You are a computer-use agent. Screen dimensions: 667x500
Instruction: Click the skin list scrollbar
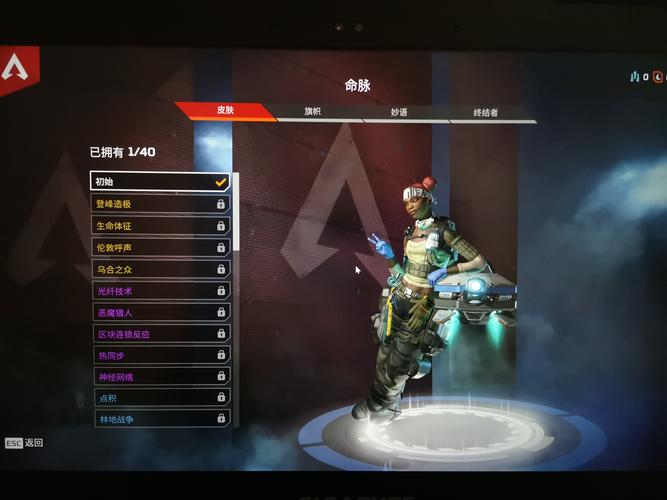(x=236, y=212)
